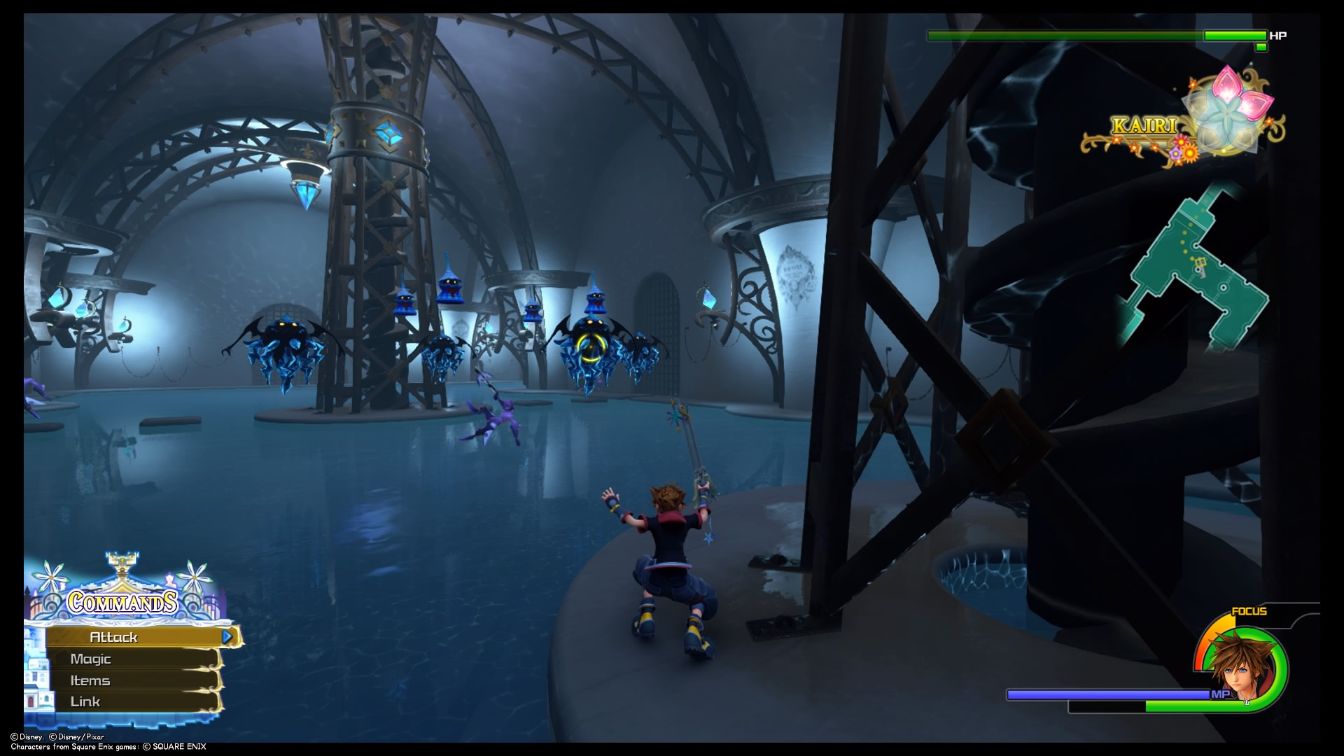The height and width of the screenshot is (756, 1344).
Task: Select the Link menu entry
Action: [x=86, y=701]
